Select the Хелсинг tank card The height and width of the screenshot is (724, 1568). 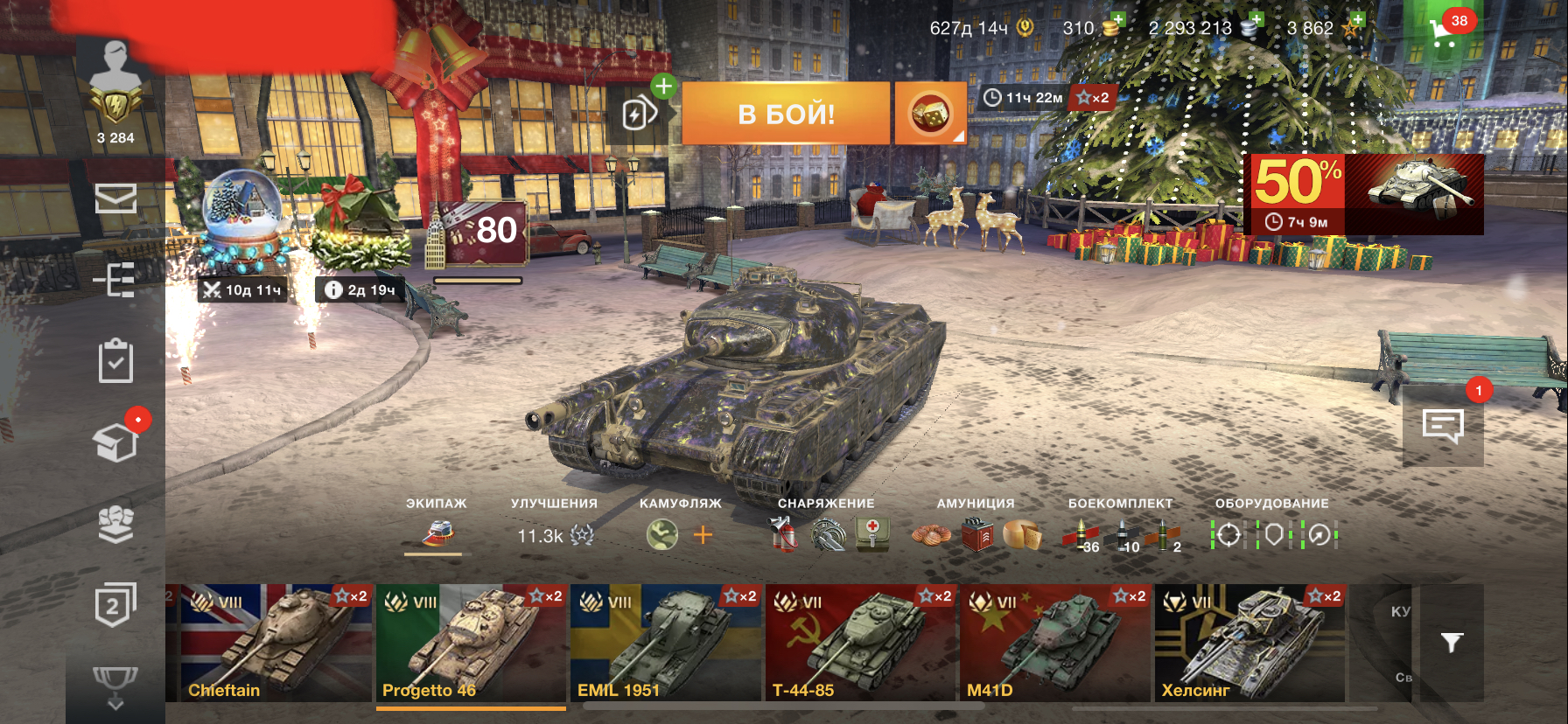pyautogui.click(x=1249, y=643)
